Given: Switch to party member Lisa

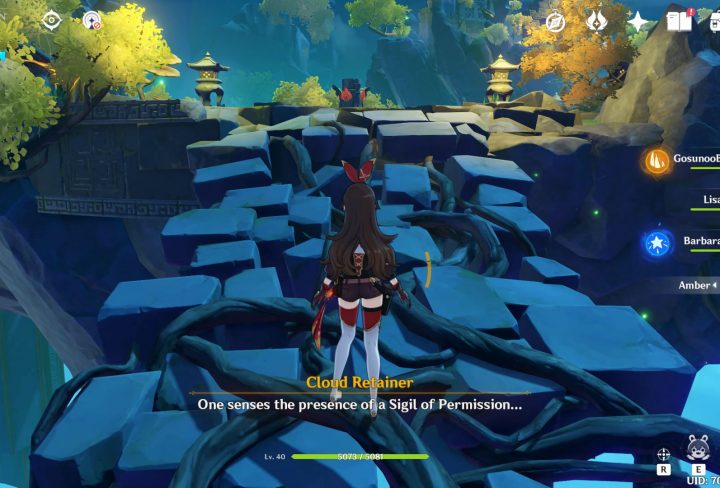Looking at the screenshot, I should point(705,200).
